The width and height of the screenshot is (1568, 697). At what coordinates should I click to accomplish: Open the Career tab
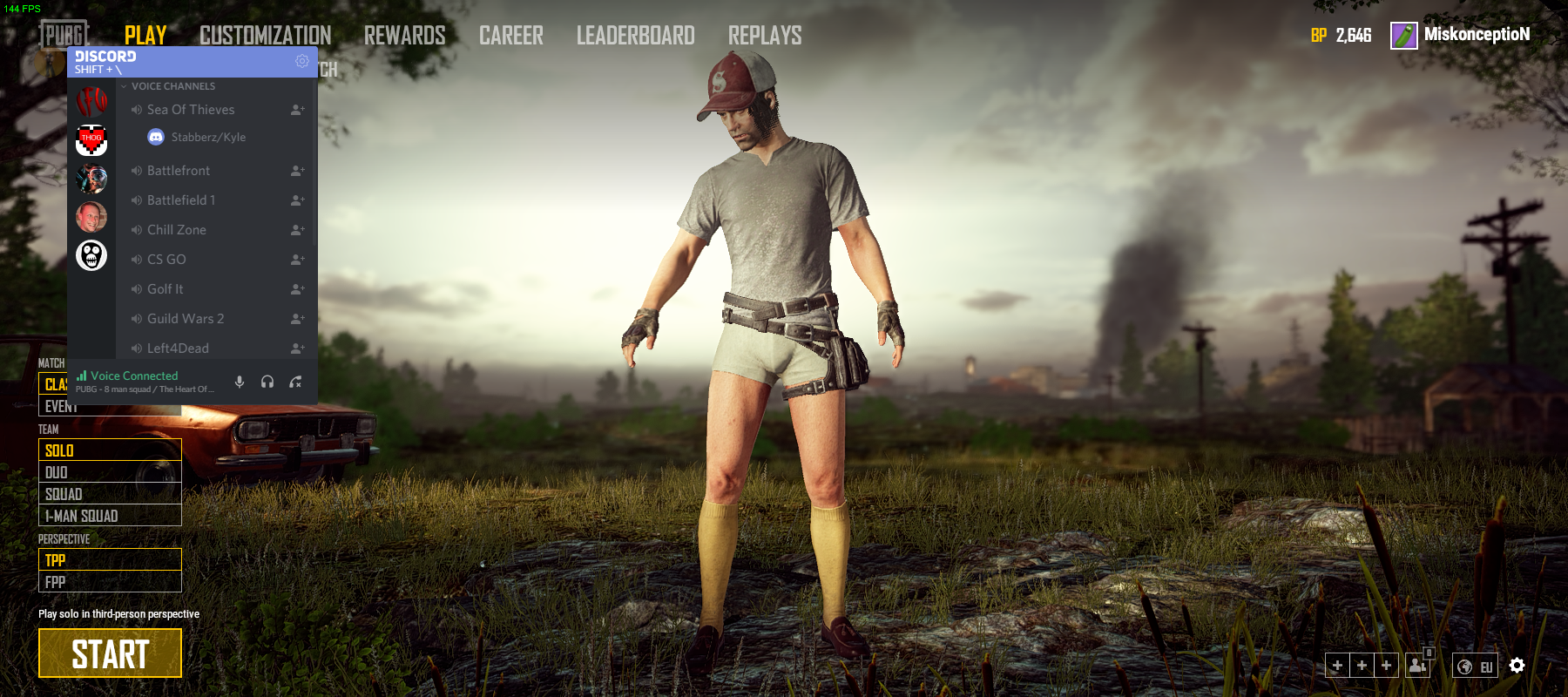510,36
